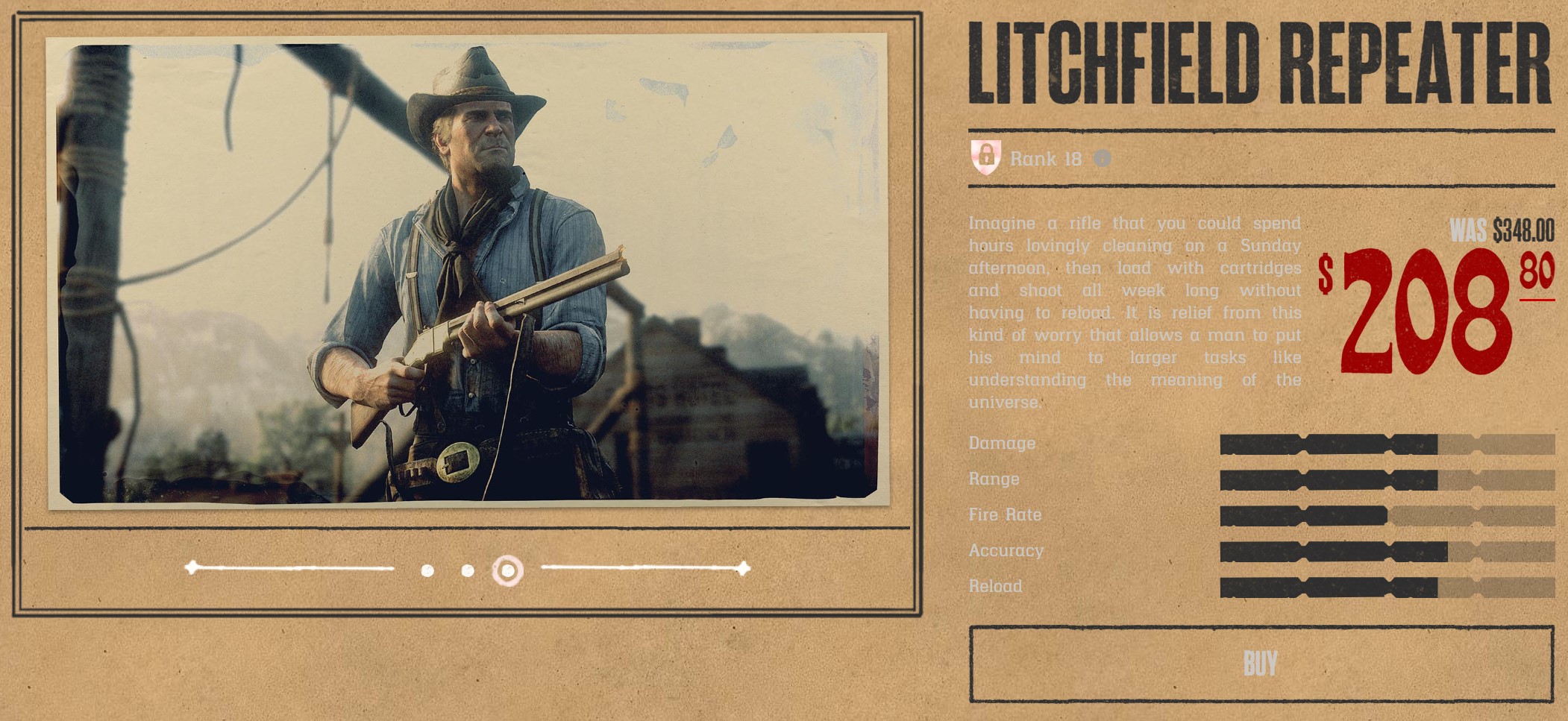Reveal previous weapon photo using left arrow
This screenshot has width=1568, height=721.
point(191,567)
